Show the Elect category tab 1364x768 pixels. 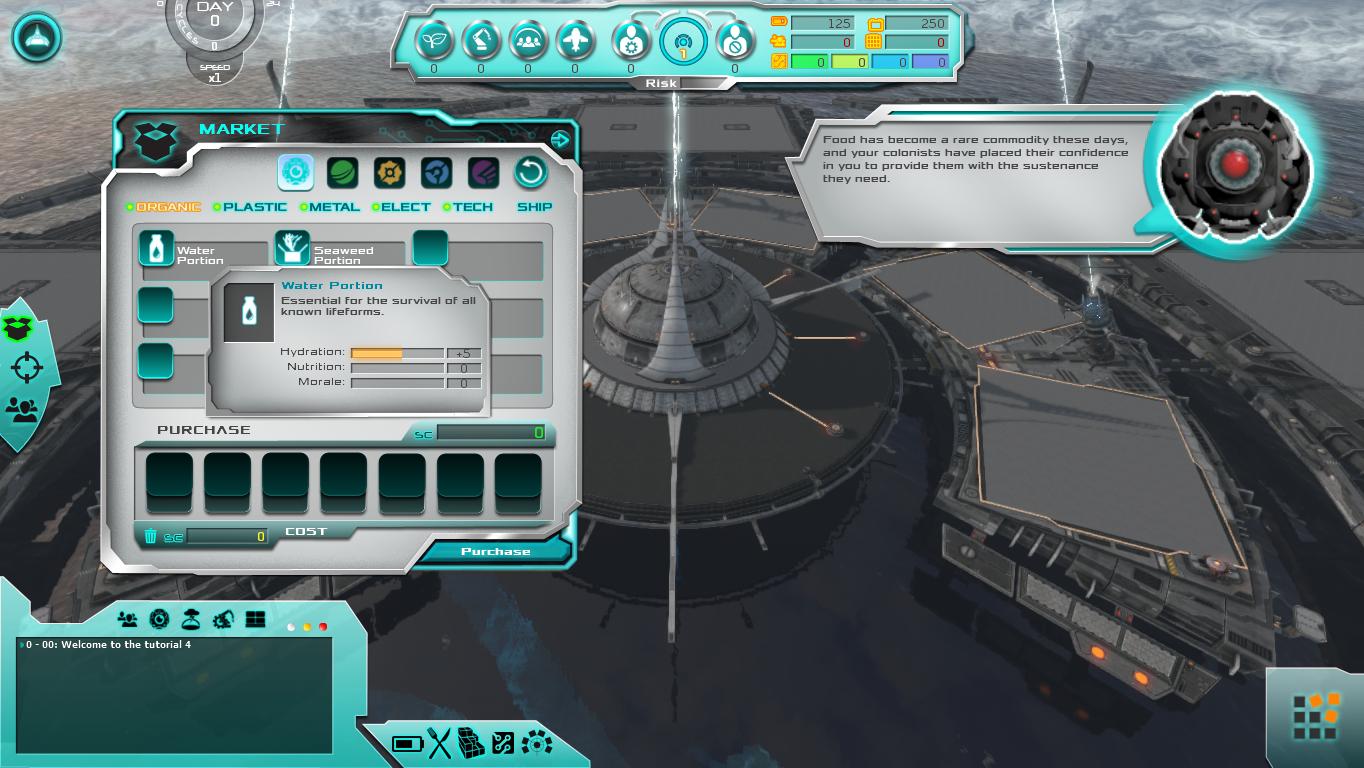(406, 207)
